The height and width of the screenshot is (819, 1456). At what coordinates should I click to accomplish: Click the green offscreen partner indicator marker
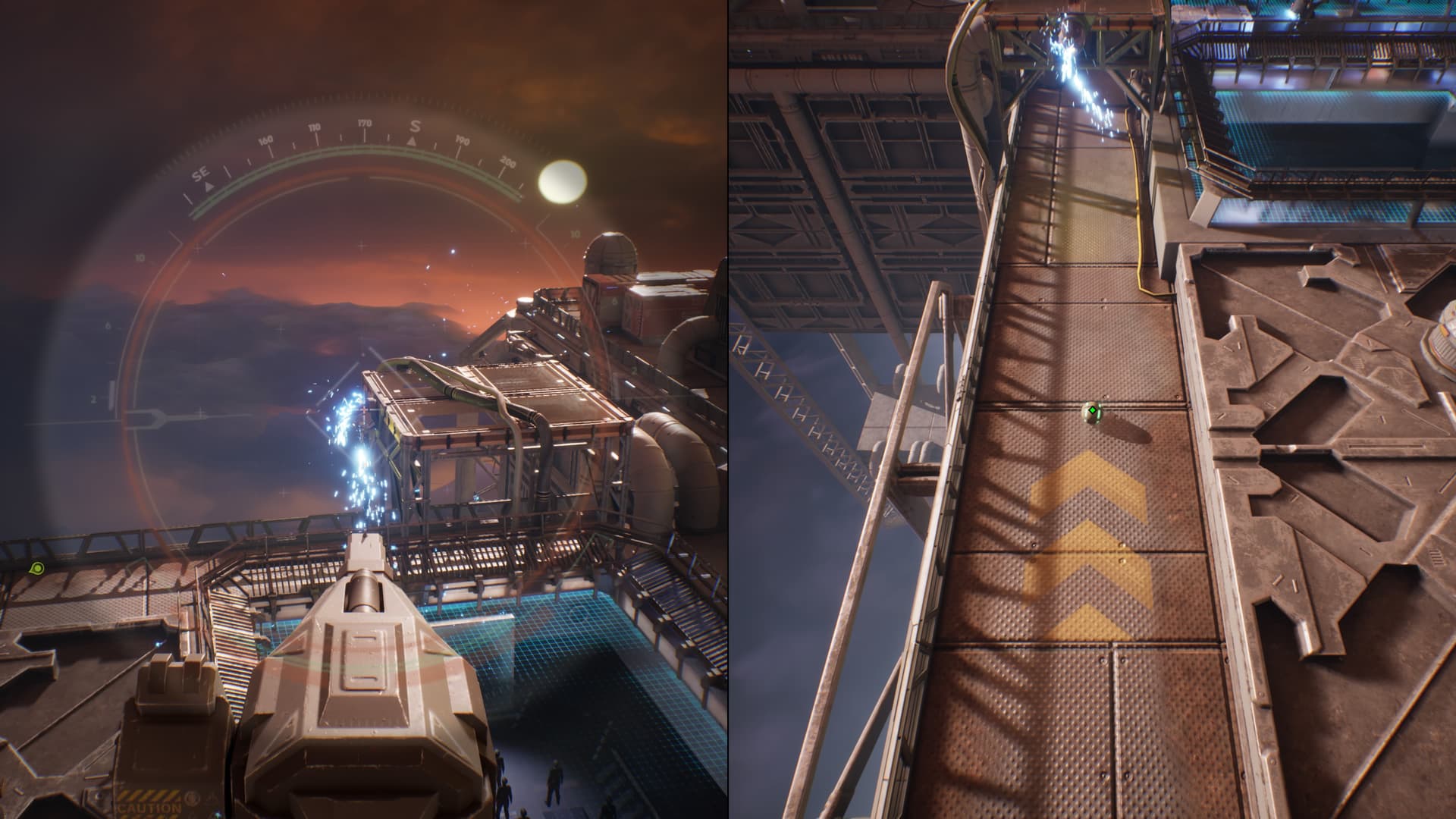[x=36, y=568]
